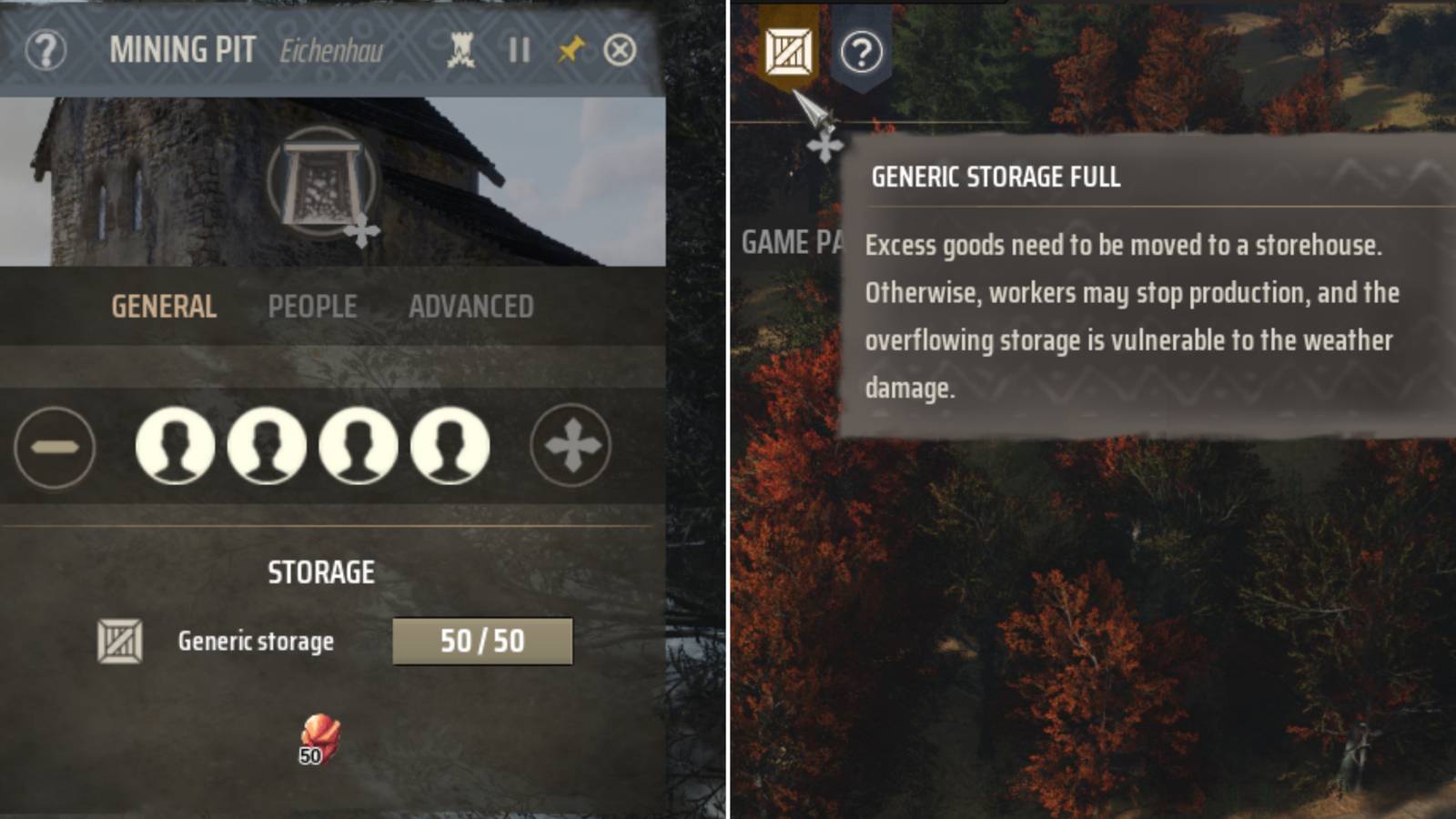Screen dimensions: 1456x819
Task: Select the GENERAL tab
Action: (164, 307)
